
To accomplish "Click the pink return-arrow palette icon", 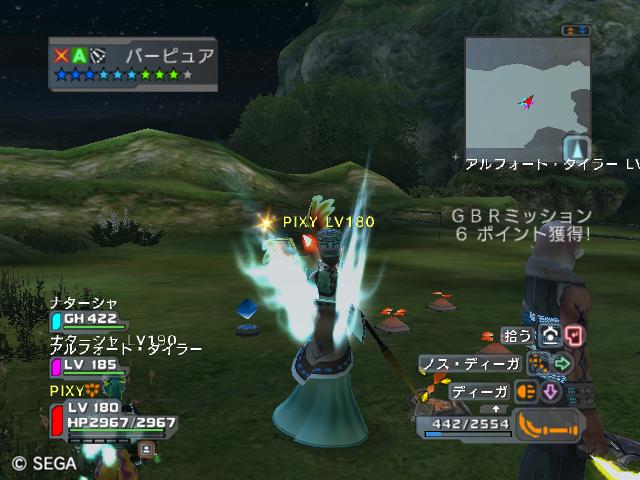I will tap(573, 336).
